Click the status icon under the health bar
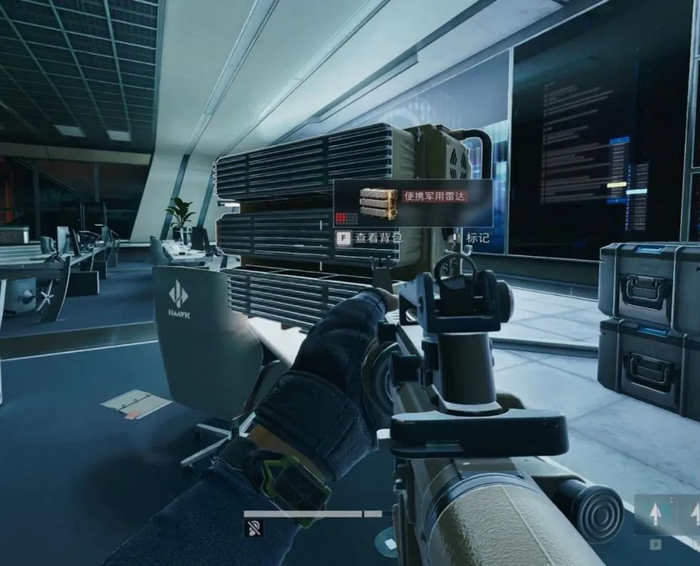 pos(254,528)
